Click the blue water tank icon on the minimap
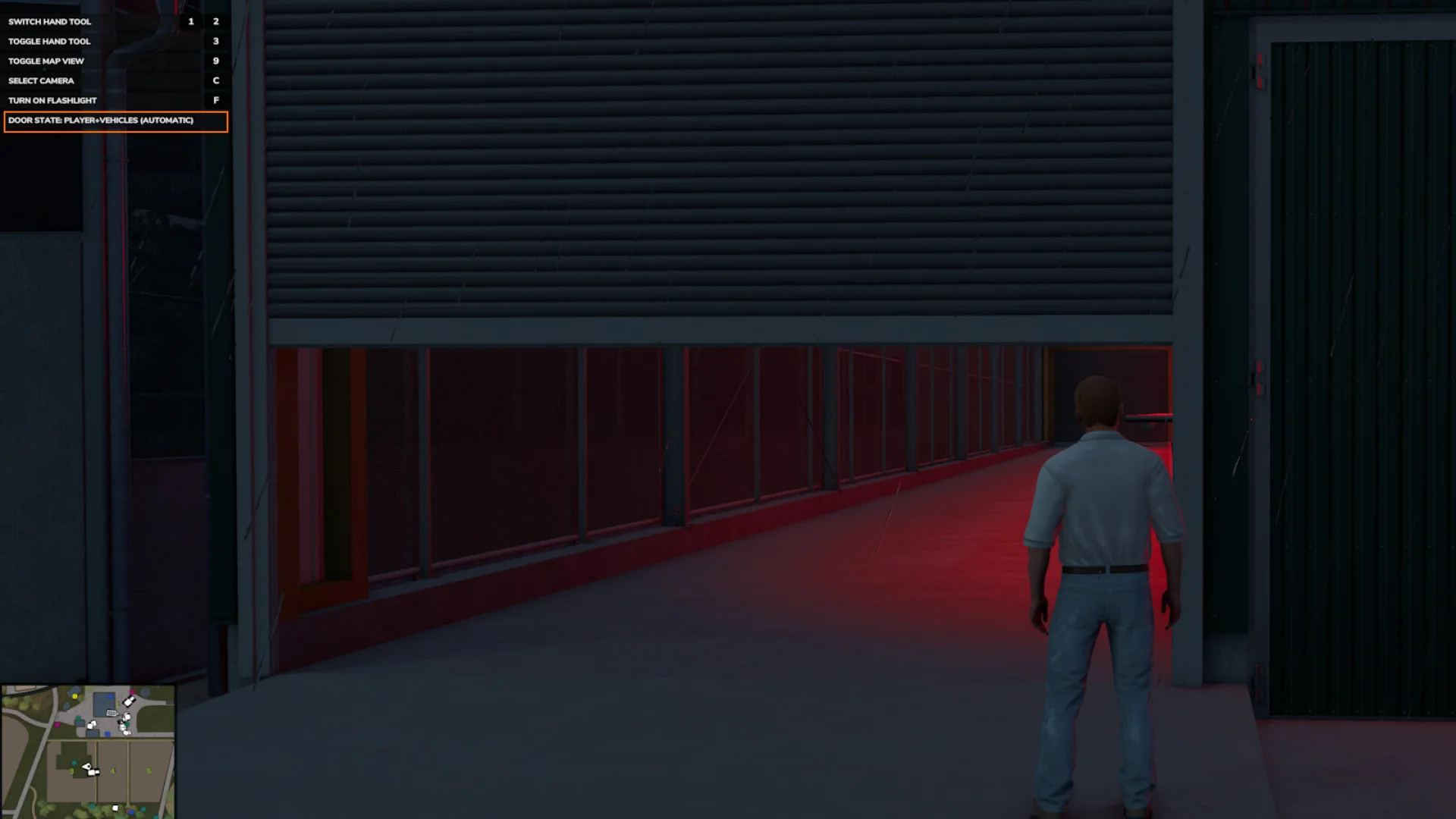 tap(110, 696)
